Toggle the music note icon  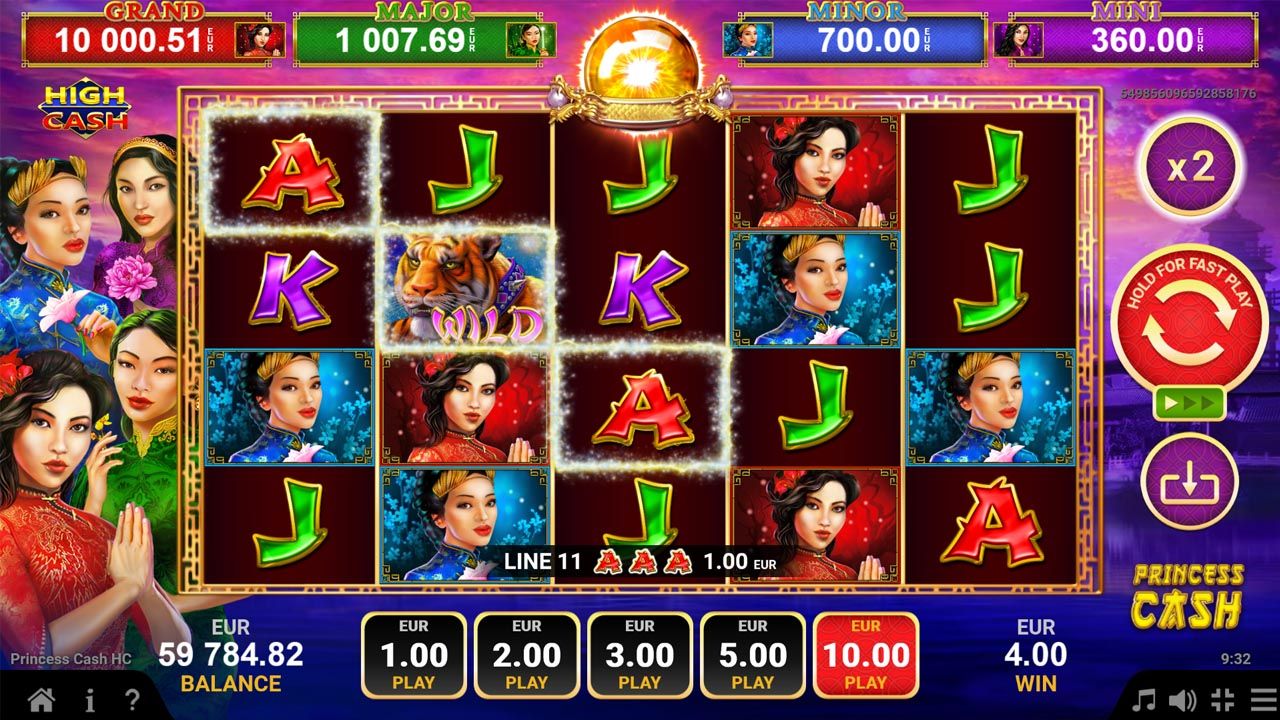coord(1143,699)
